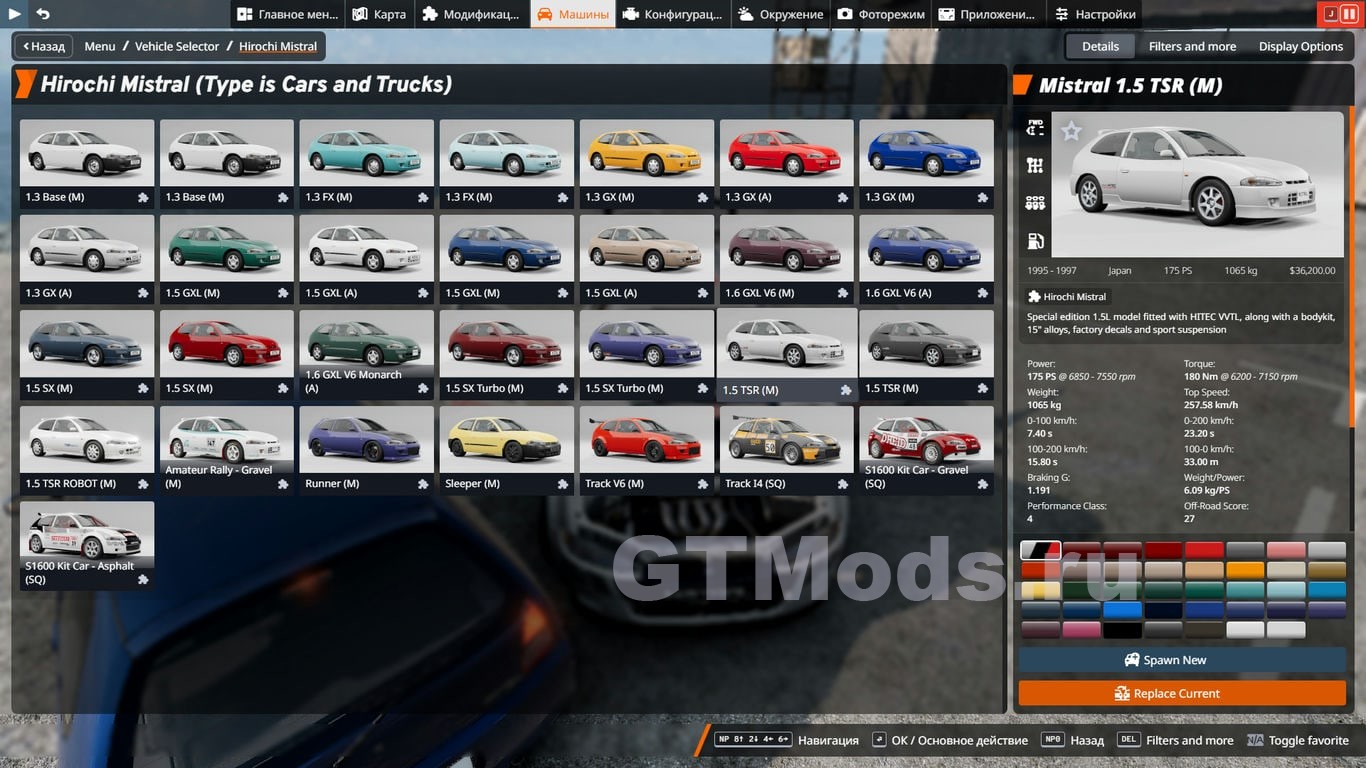
Task: Choose the pink paint swatch
Action: coord(1081,630)
